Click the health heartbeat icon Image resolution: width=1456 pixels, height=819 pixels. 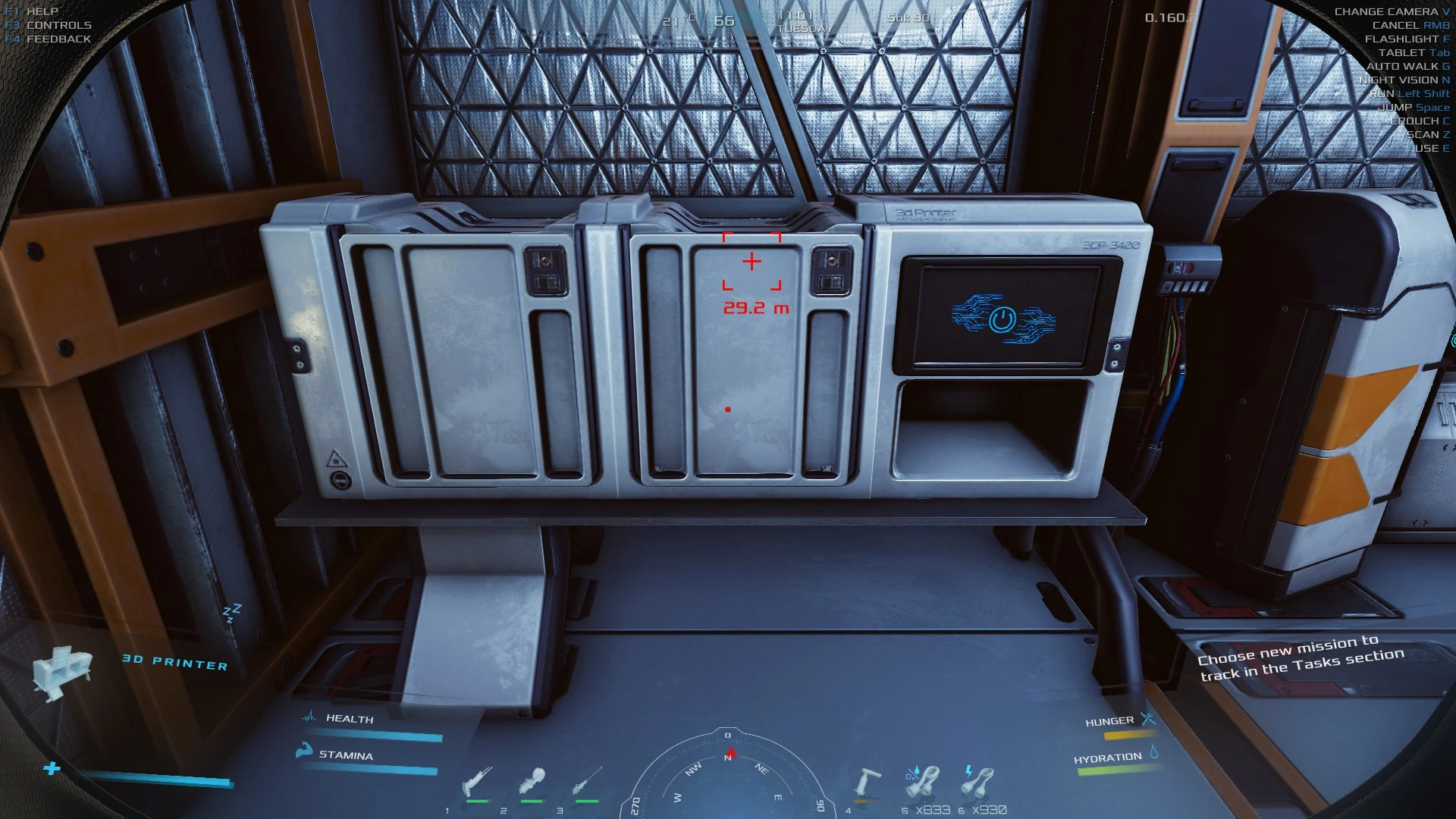point(311,716)
